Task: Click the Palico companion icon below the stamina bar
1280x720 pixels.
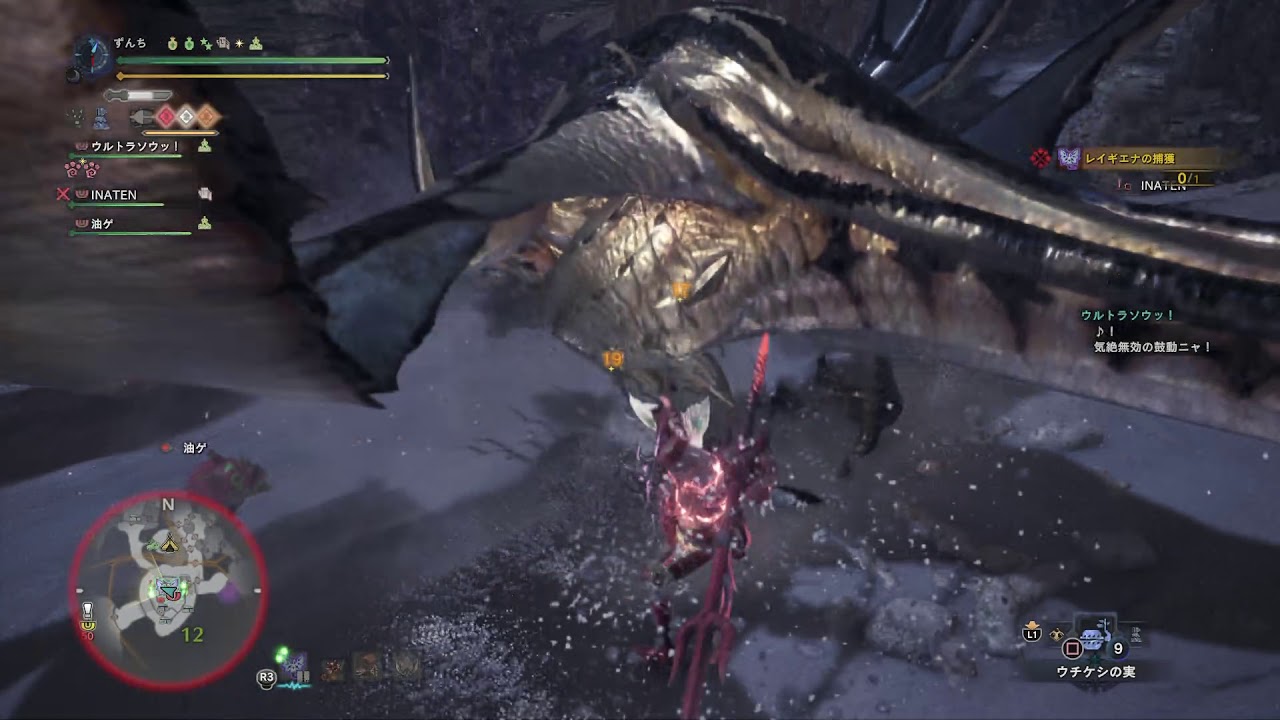Action: click(98, 117)
